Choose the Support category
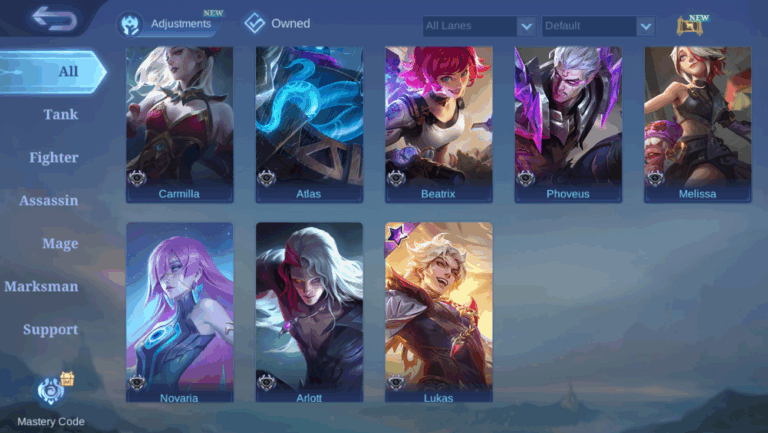Viewport: 768px width, 433px height. (x=51, y=329)
